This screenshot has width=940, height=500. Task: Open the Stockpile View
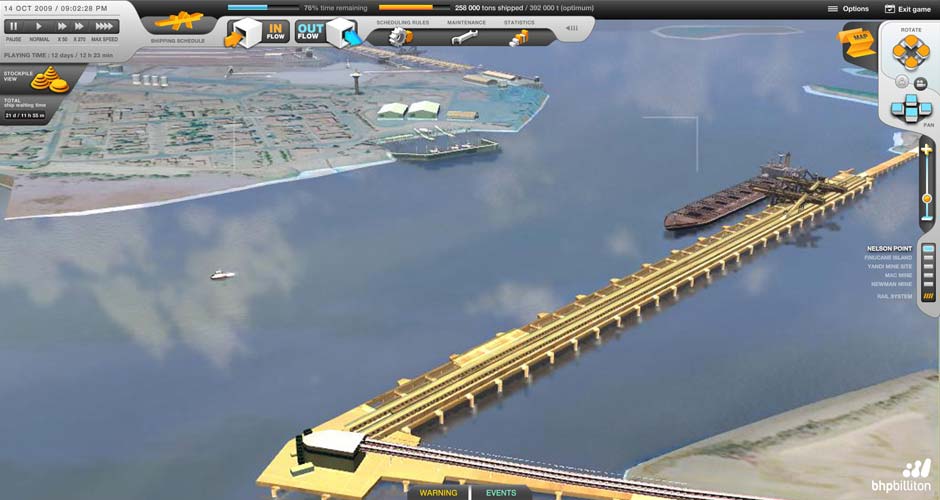pyautogui.click(x=48, y=78)
